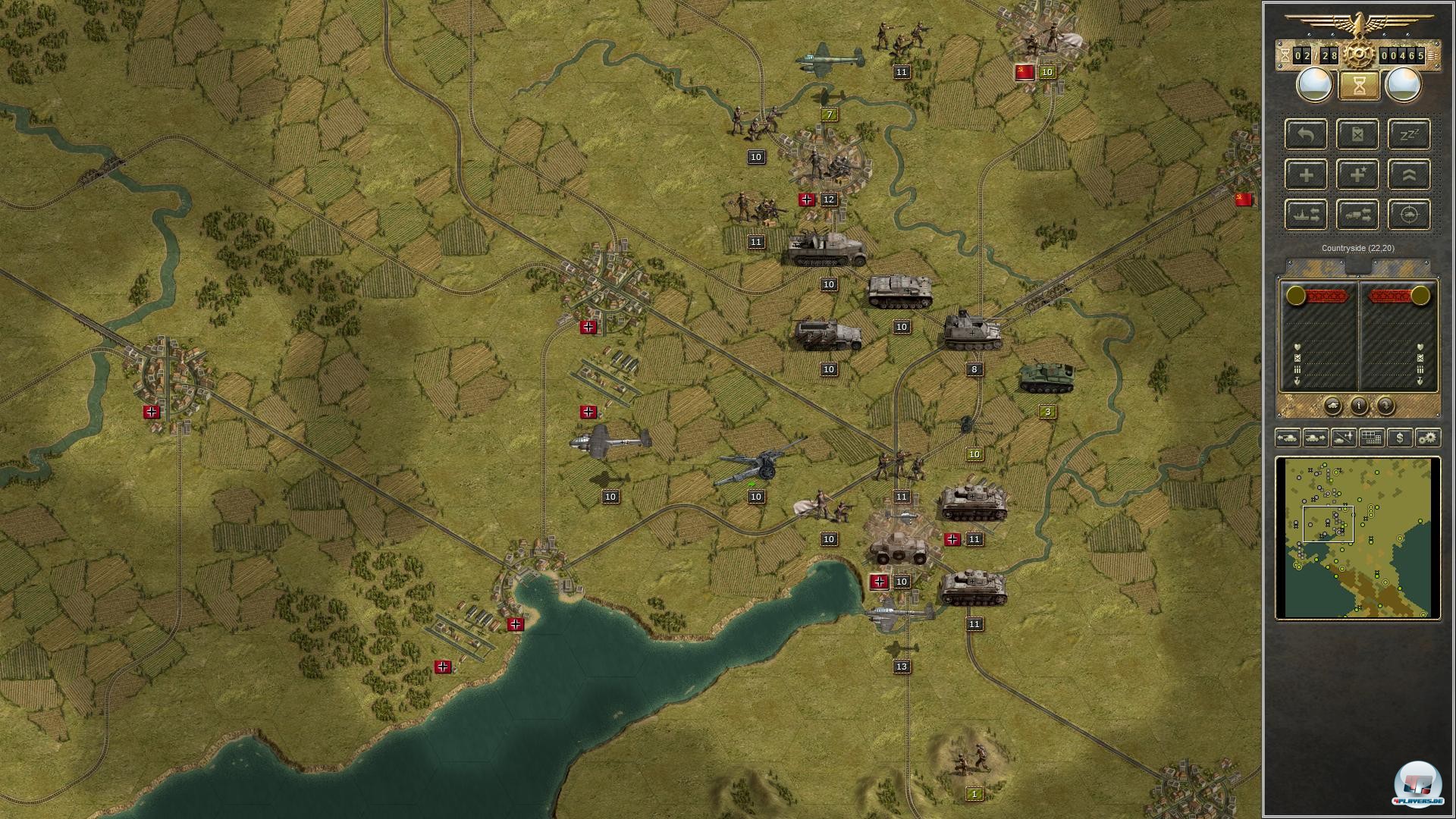Request elite replacements via starred plus icon
This screenshot has width=1456, height=819.
pos(1358,174)
